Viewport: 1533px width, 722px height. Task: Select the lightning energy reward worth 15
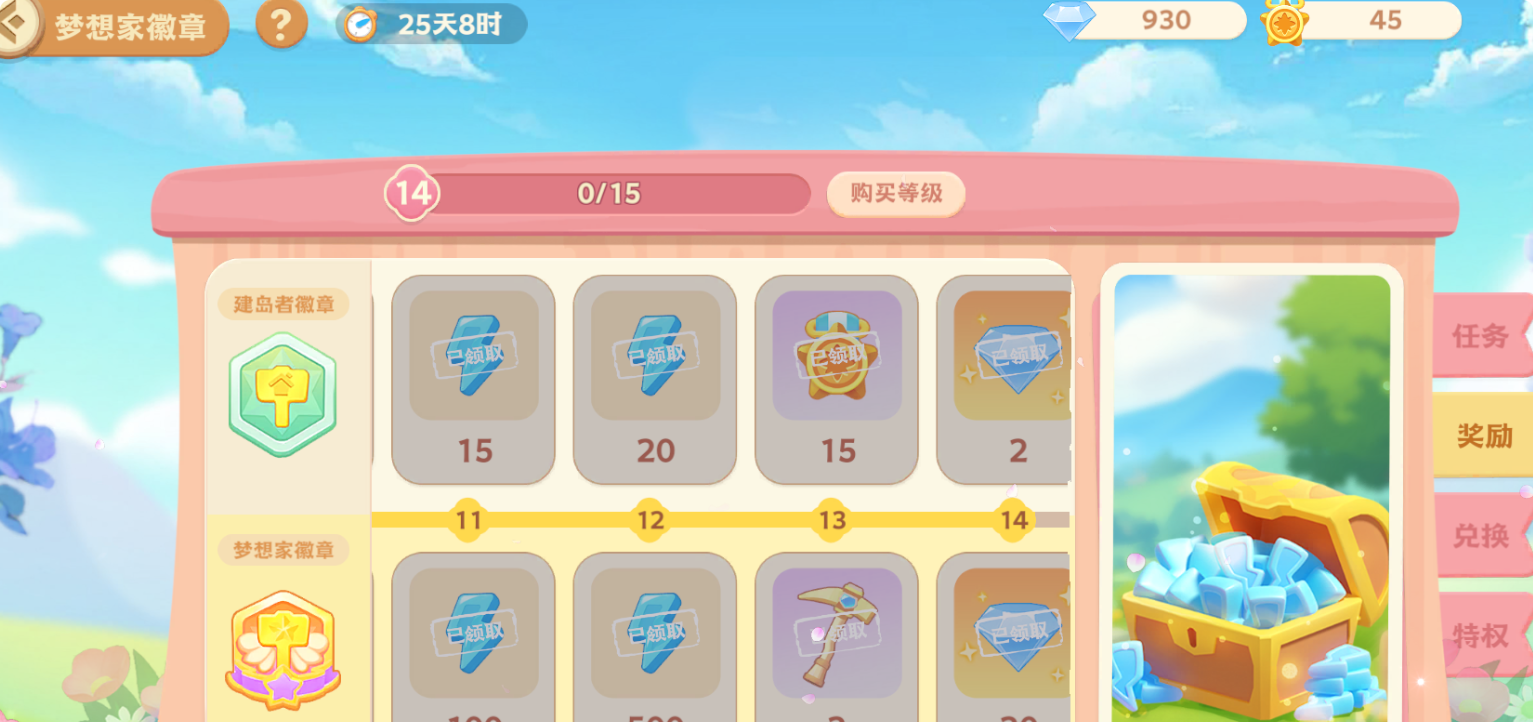point(472,380)
